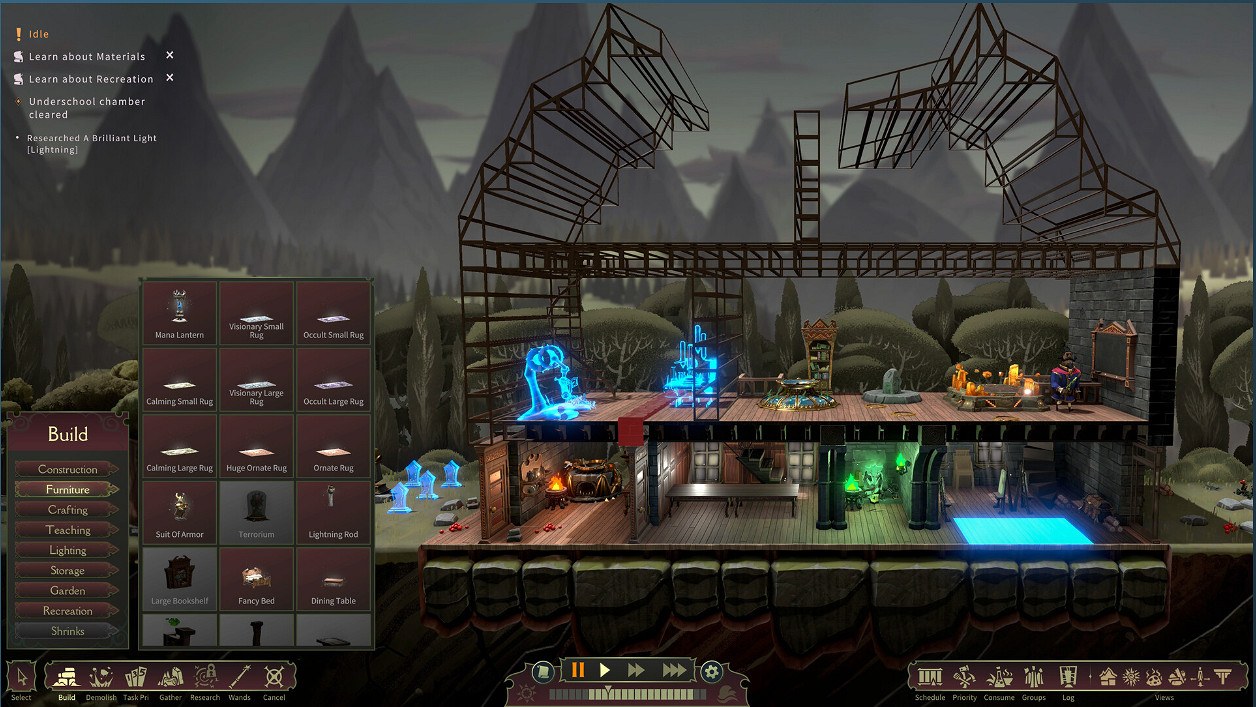This screenshot has width=1256, height=707.
Task: Pause the game
Action: click(x=577, y=670)
